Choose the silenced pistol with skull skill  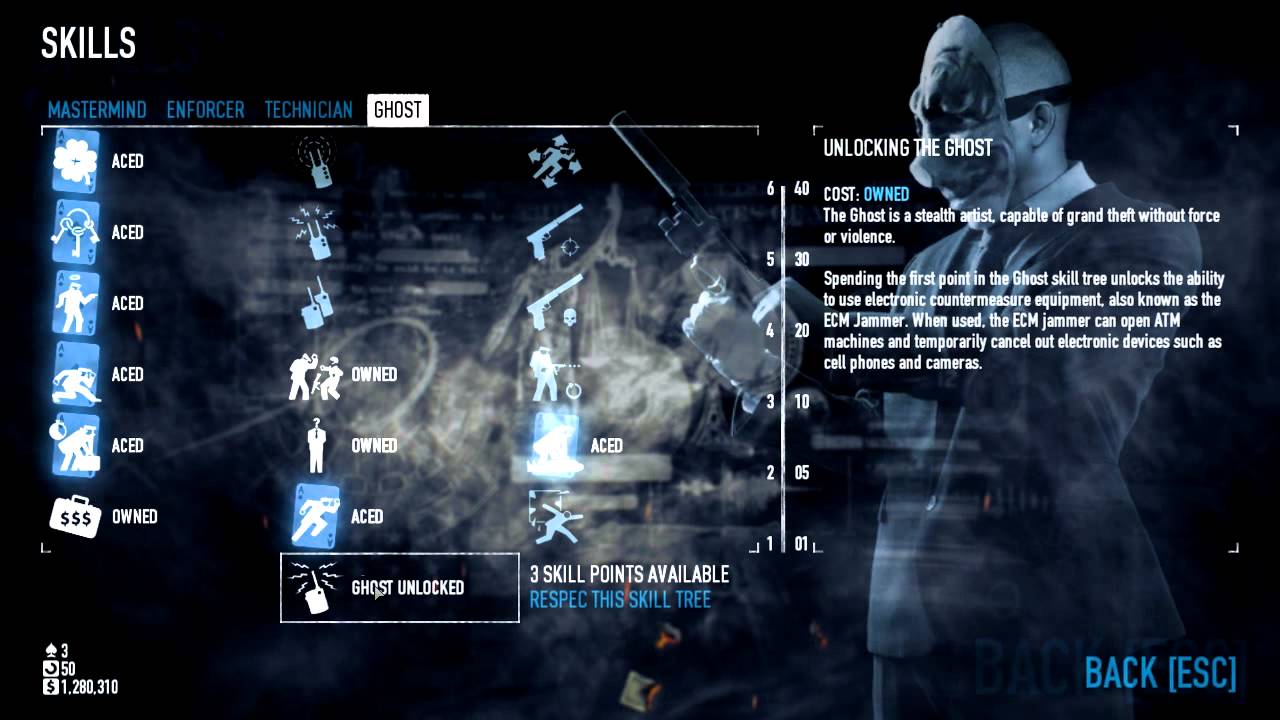click(555, 303)
